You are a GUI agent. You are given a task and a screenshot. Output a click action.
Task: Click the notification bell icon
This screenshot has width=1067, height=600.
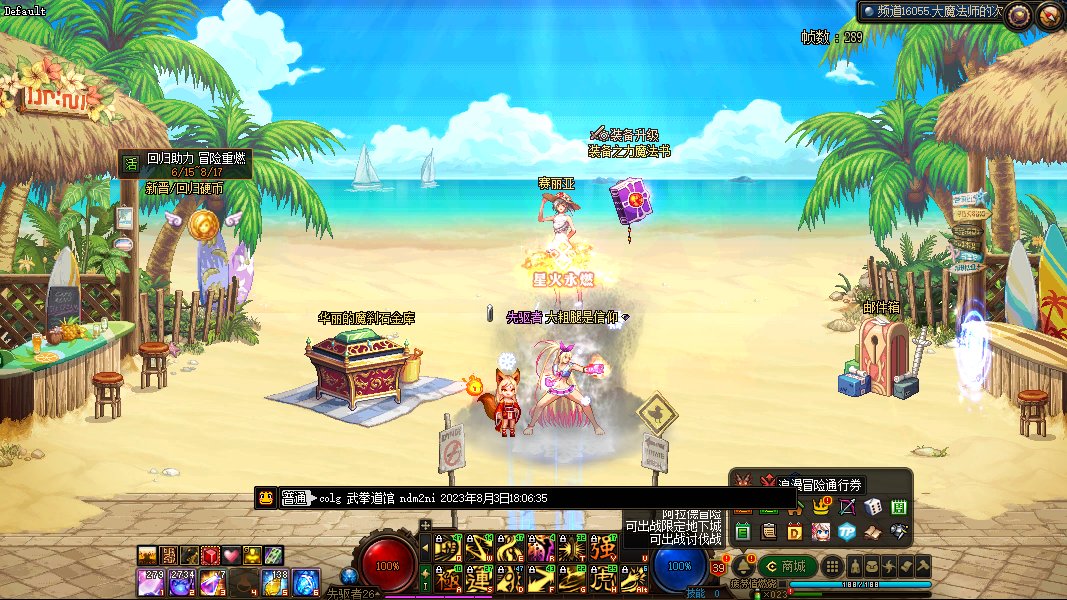pyautogui.click(x=741, y=566)
